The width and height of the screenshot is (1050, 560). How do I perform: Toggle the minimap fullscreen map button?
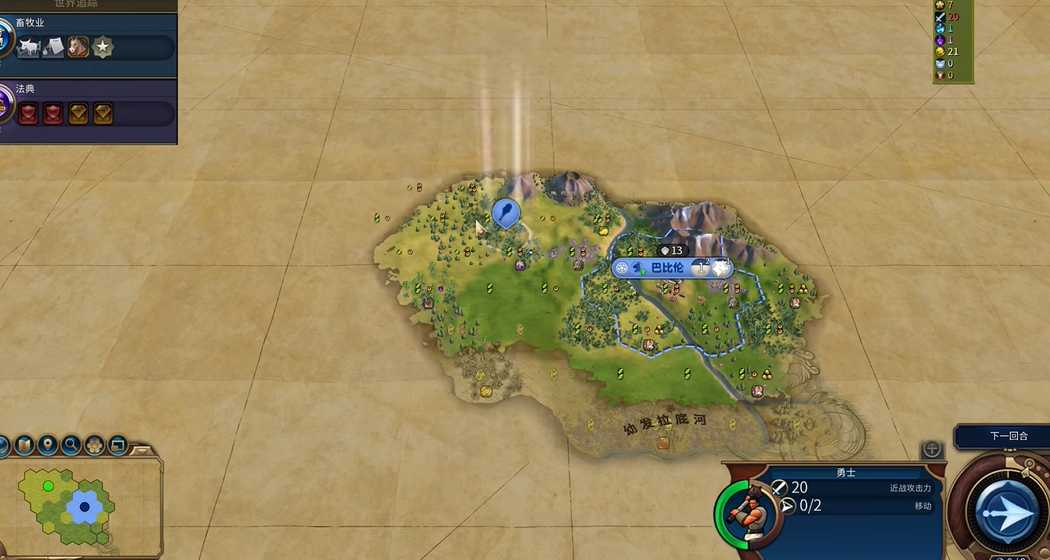click(118, 445)
